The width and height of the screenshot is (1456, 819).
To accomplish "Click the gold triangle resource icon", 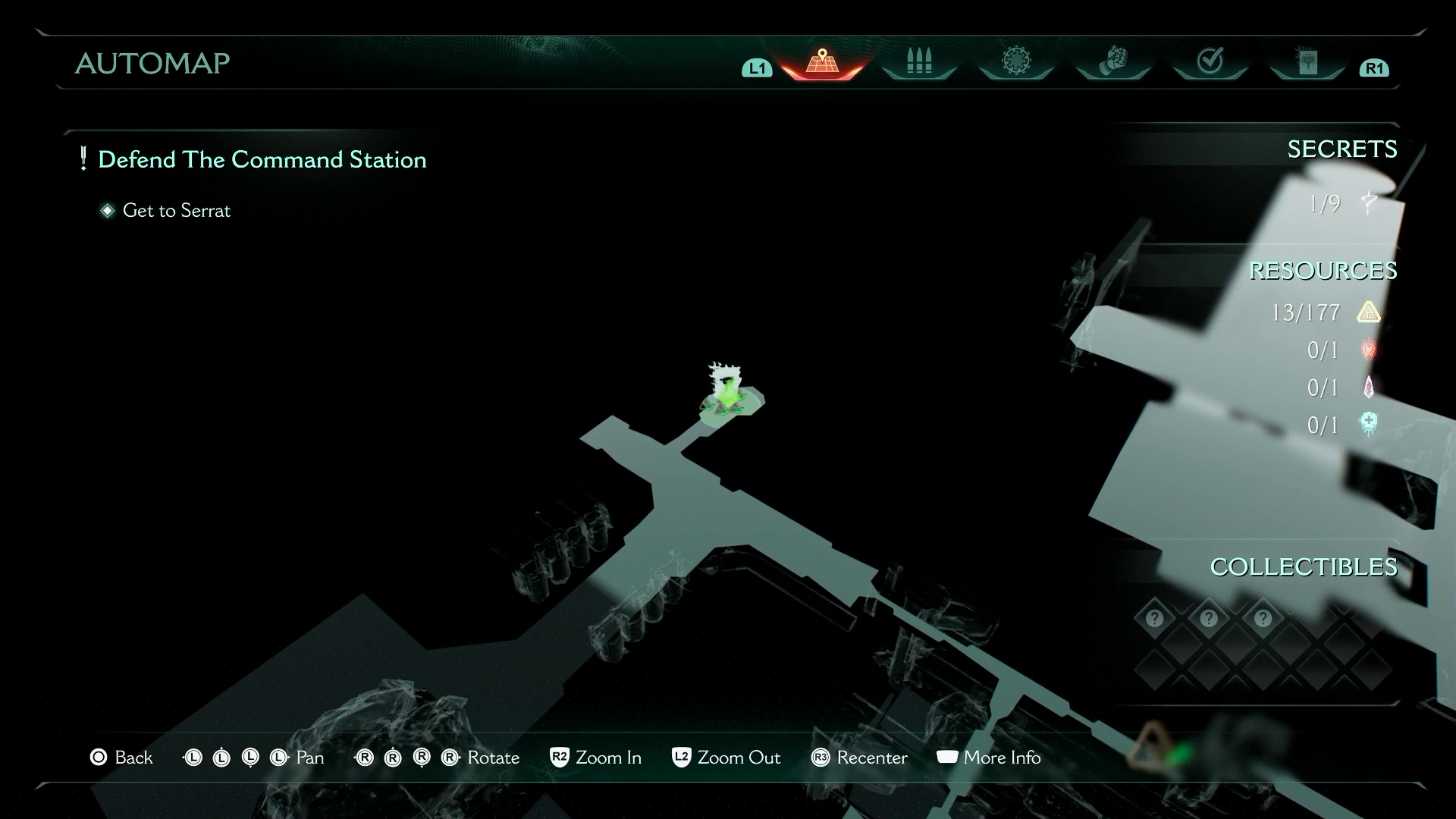I will [1367, 312].
